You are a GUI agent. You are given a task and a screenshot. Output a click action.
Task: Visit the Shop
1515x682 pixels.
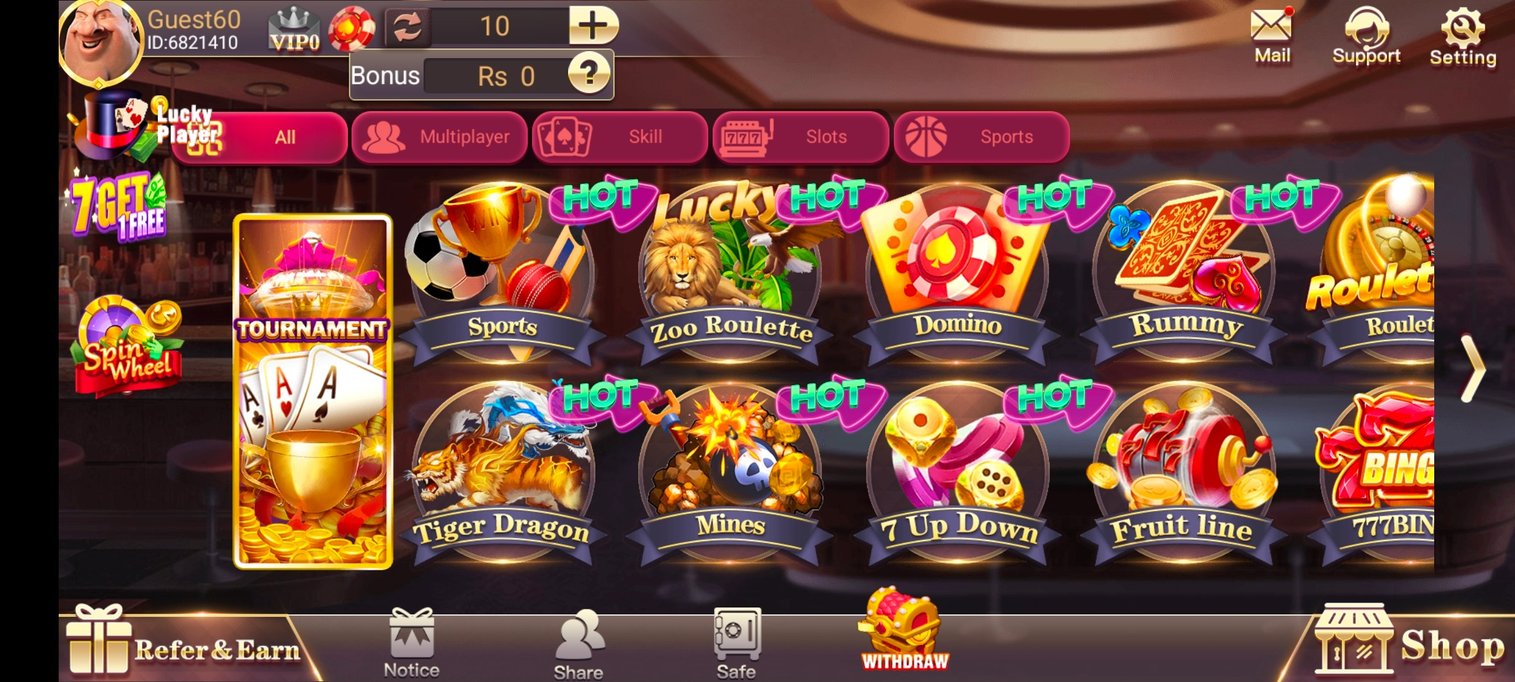point(1410,642)
